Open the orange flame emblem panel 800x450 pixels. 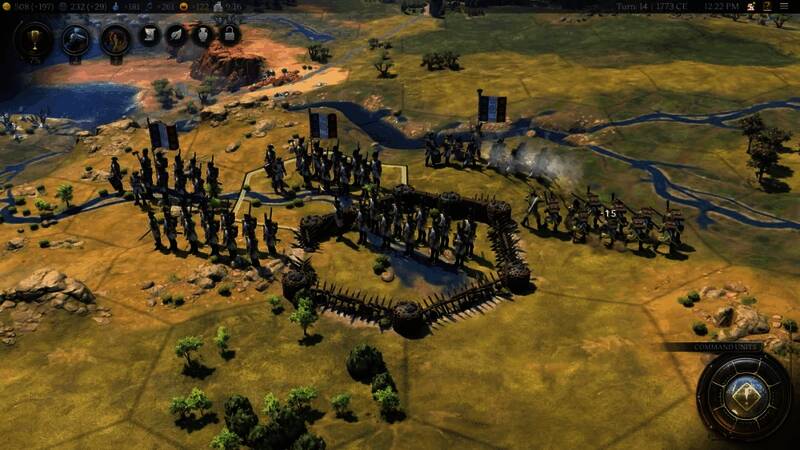pyautogui.click(x=116, y=40)
